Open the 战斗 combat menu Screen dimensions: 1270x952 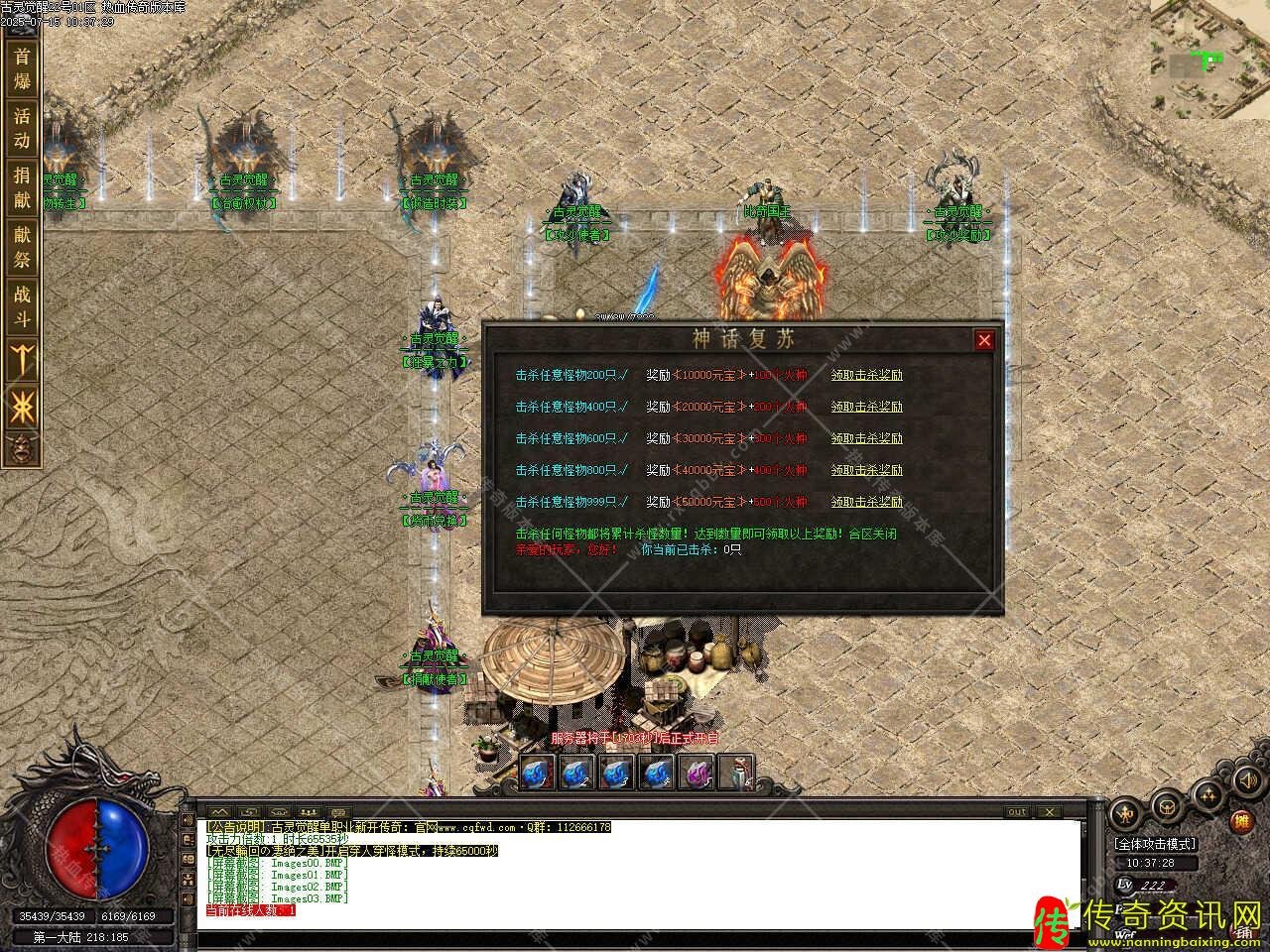click(22, 307)
